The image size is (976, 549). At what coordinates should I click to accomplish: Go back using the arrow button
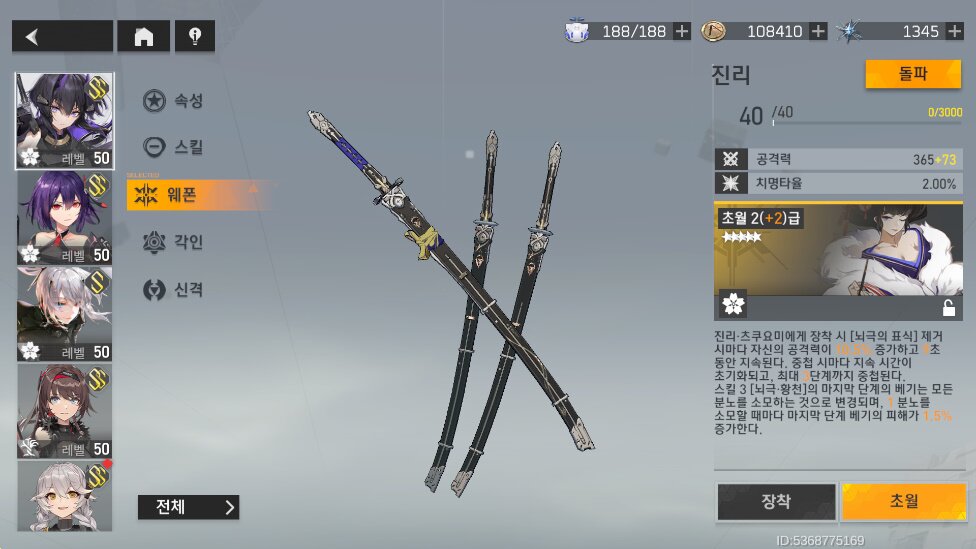click(61, 37)
